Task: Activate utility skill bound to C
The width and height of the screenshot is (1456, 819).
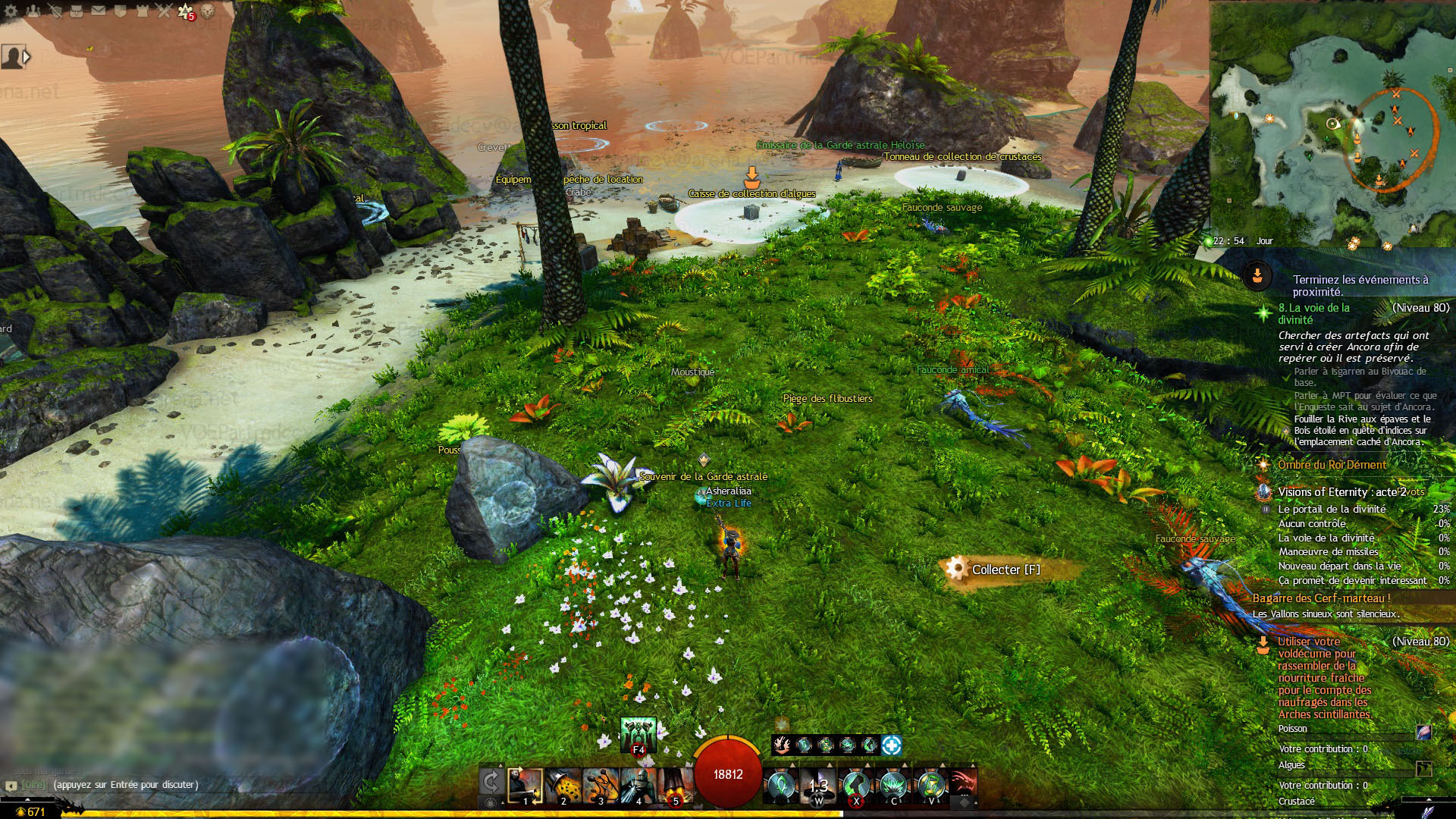Action: (893, 786)
